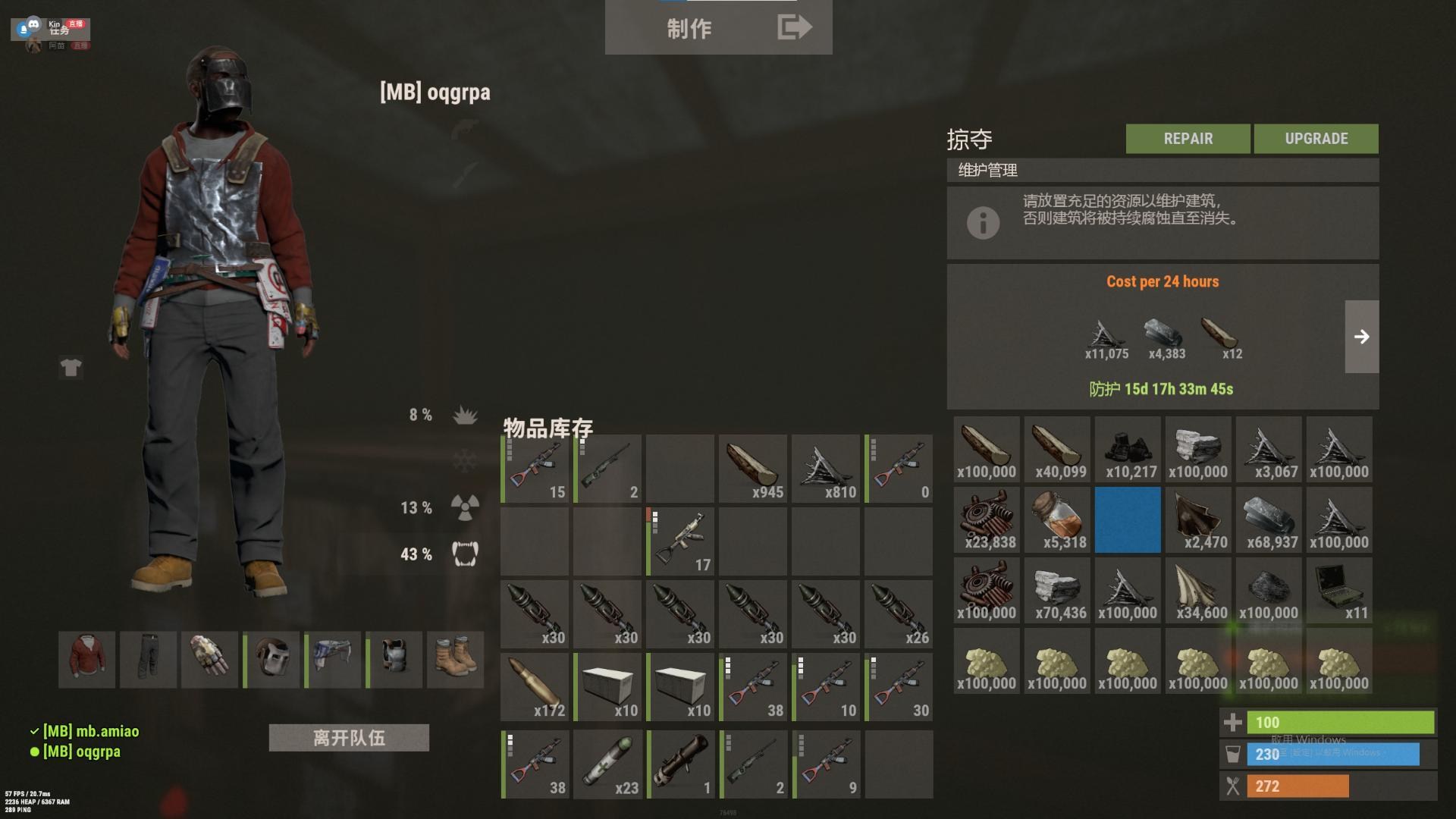Switch to the 制作 crafting tab
Screen dimensions: 1456x819
point(690,29)
